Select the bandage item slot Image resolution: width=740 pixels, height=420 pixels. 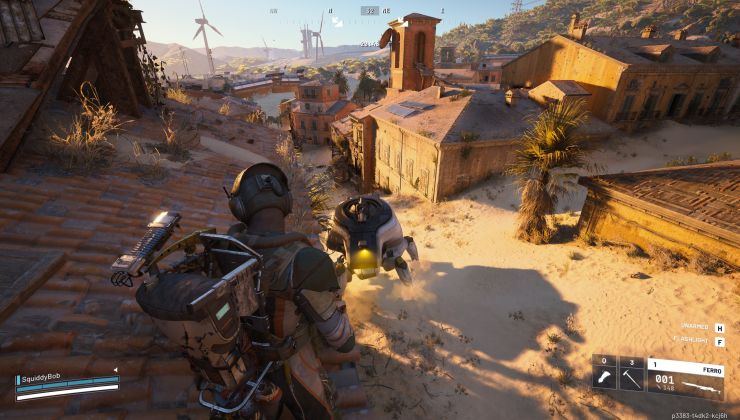(605, 379)
